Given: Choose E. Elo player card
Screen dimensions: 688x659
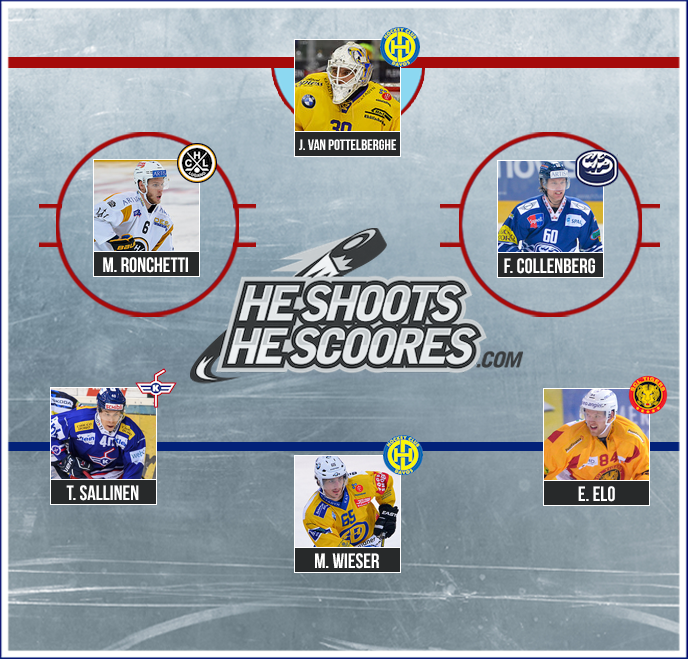Looking at the screenshot, I should pyautogui.click(x=596, y=446).
